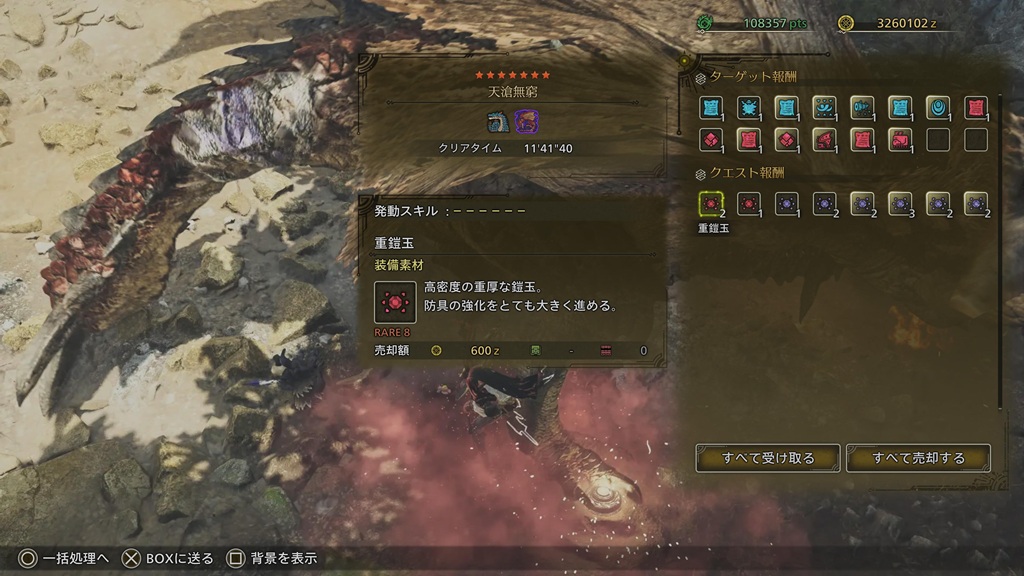Select the red monster head reward item
This screenshot has height=576, width=1024.
(824, 140)
